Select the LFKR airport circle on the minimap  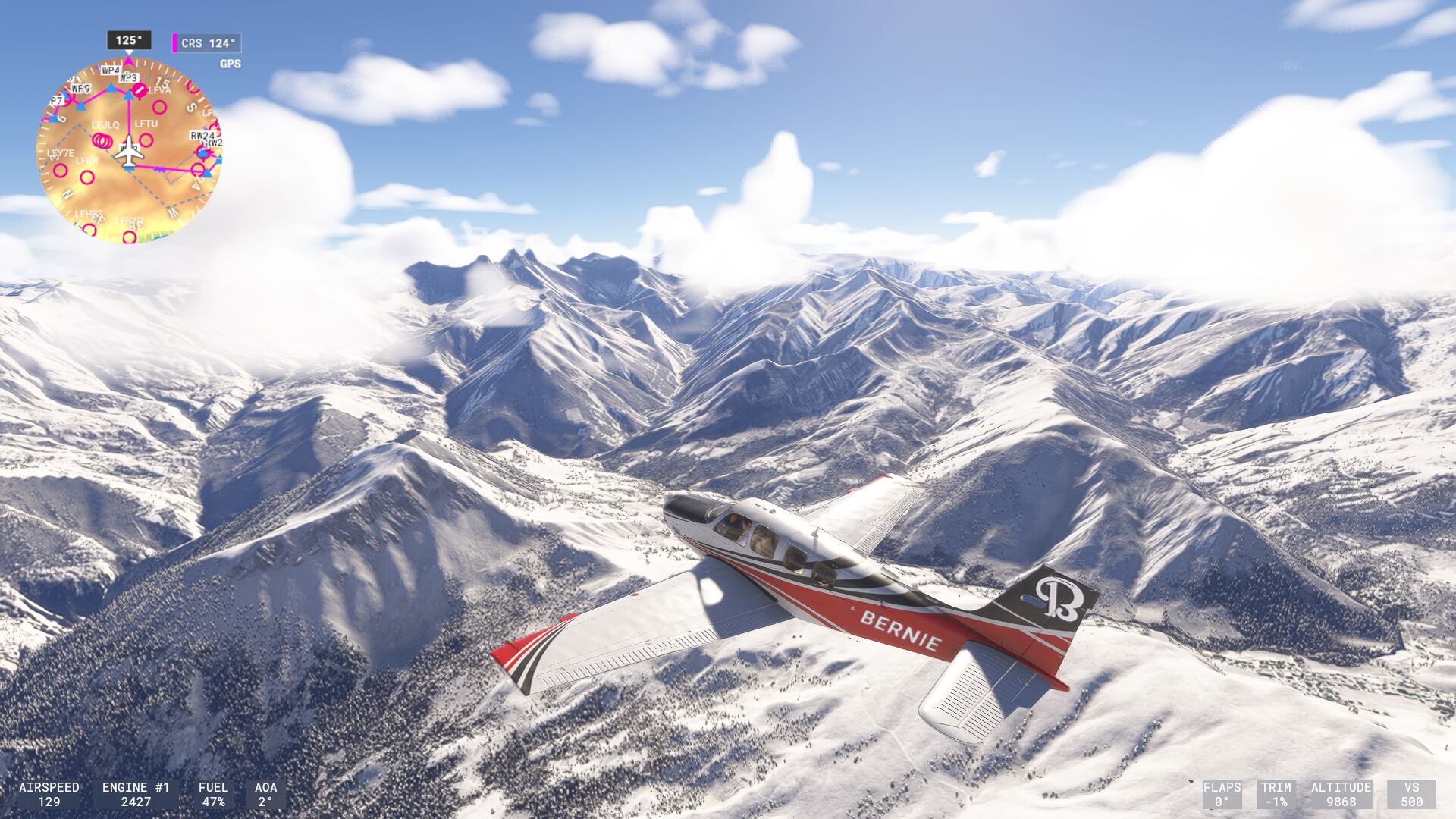click(87, 177)
